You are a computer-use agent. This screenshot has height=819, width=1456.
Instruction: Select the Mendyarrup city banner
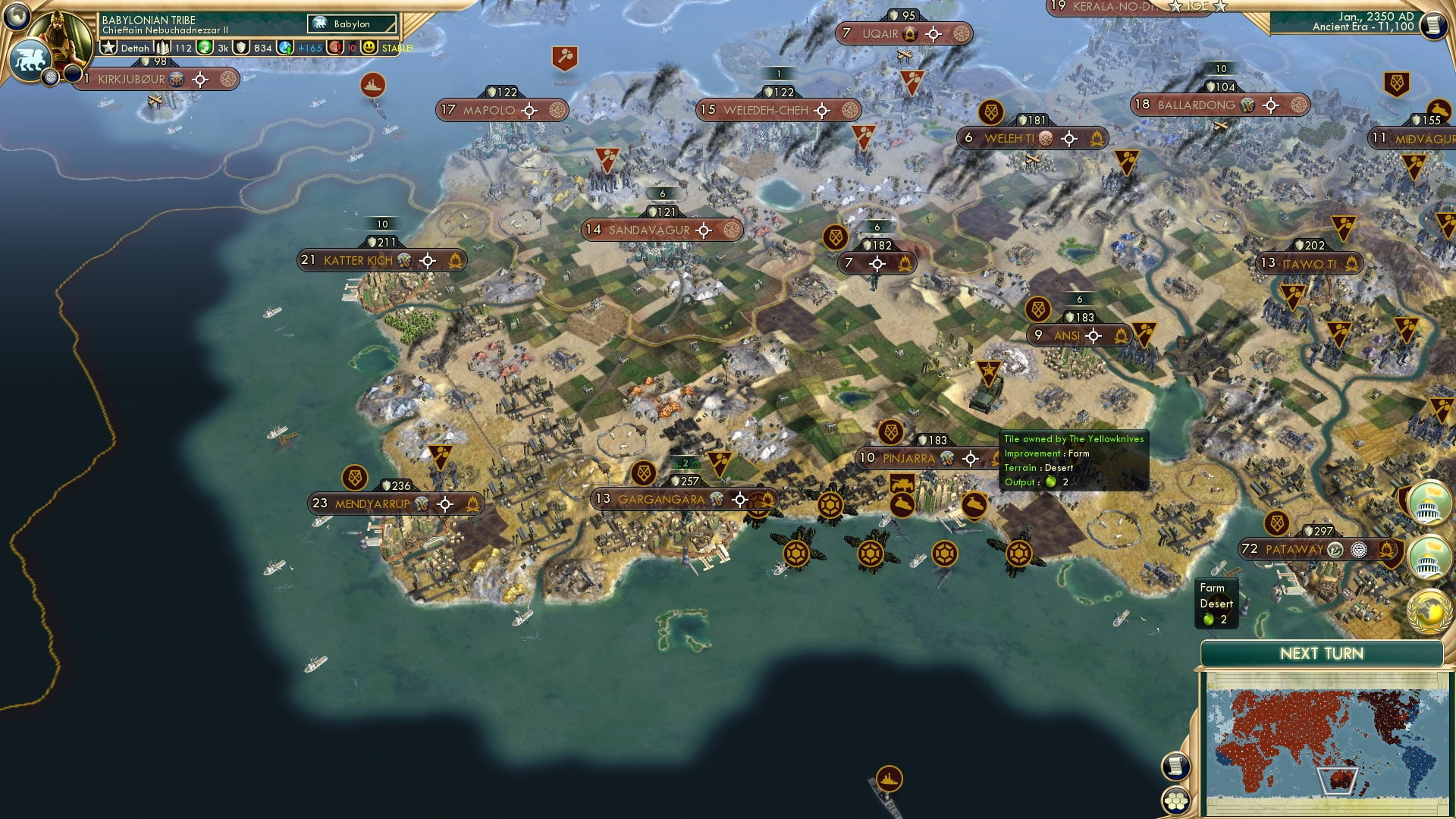pos(372,504)
